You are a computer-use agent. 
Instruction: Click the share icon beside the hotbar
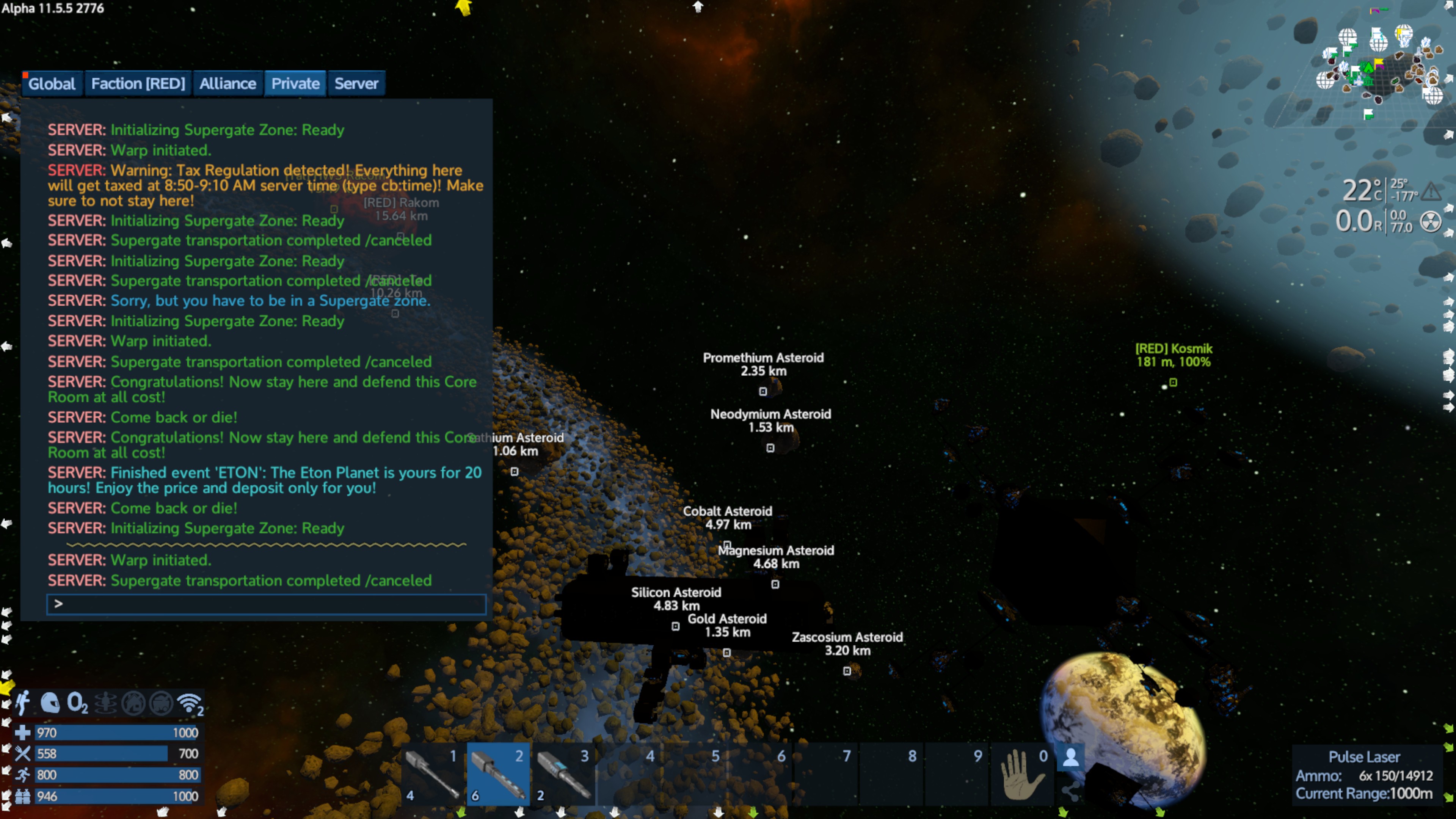(1070, 791)
